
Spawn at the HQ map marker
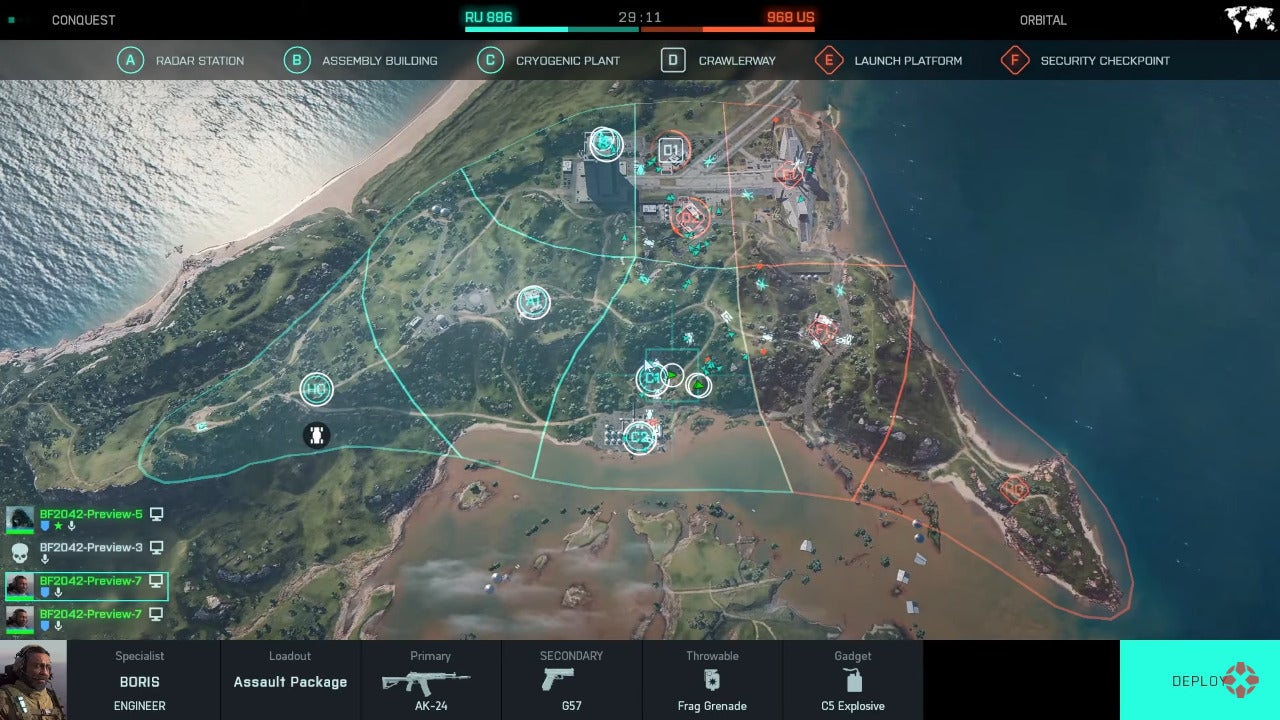316,389
